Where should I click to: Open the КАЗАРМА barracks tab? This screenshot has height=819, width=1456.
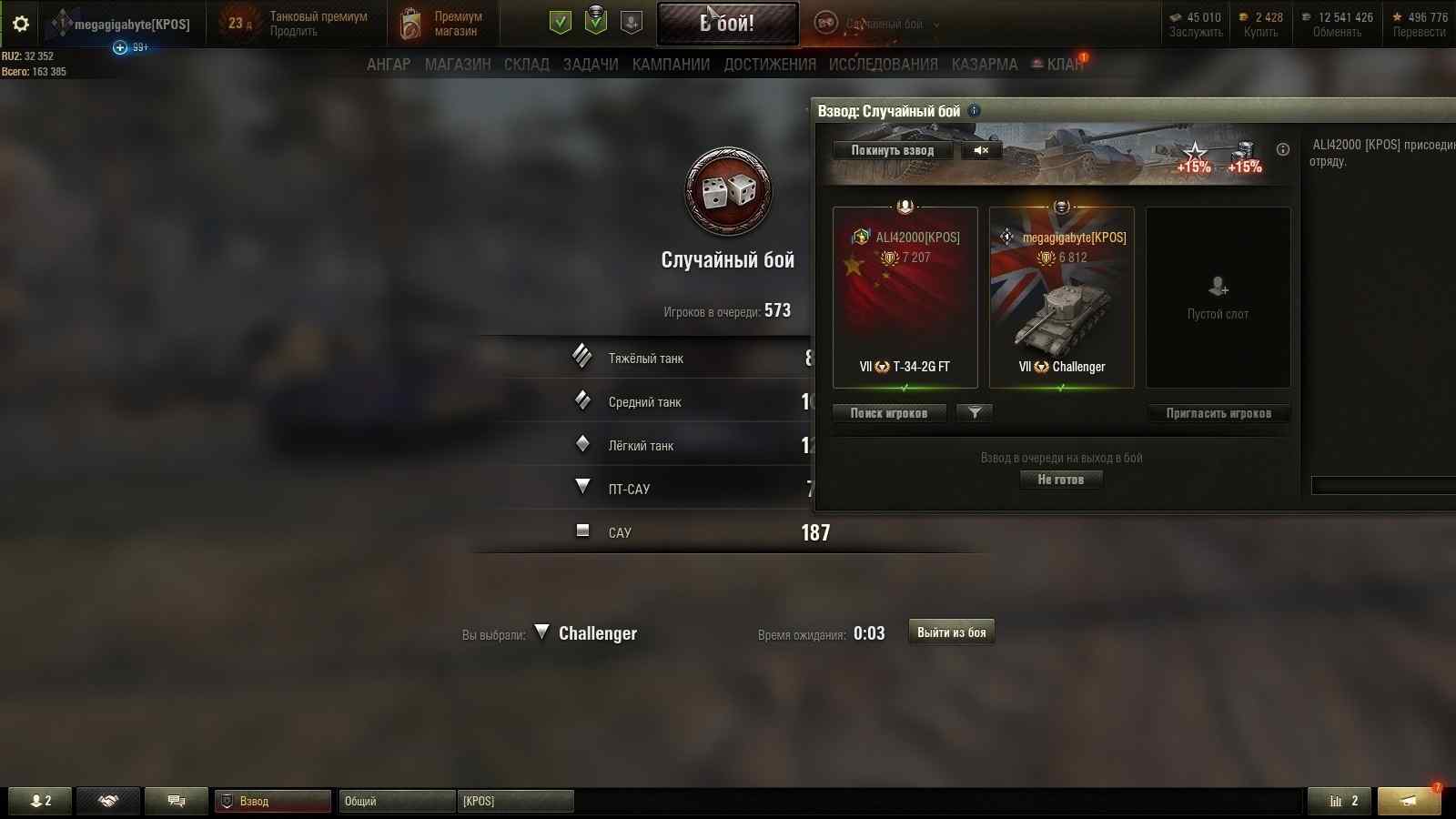tap(985, 65)
